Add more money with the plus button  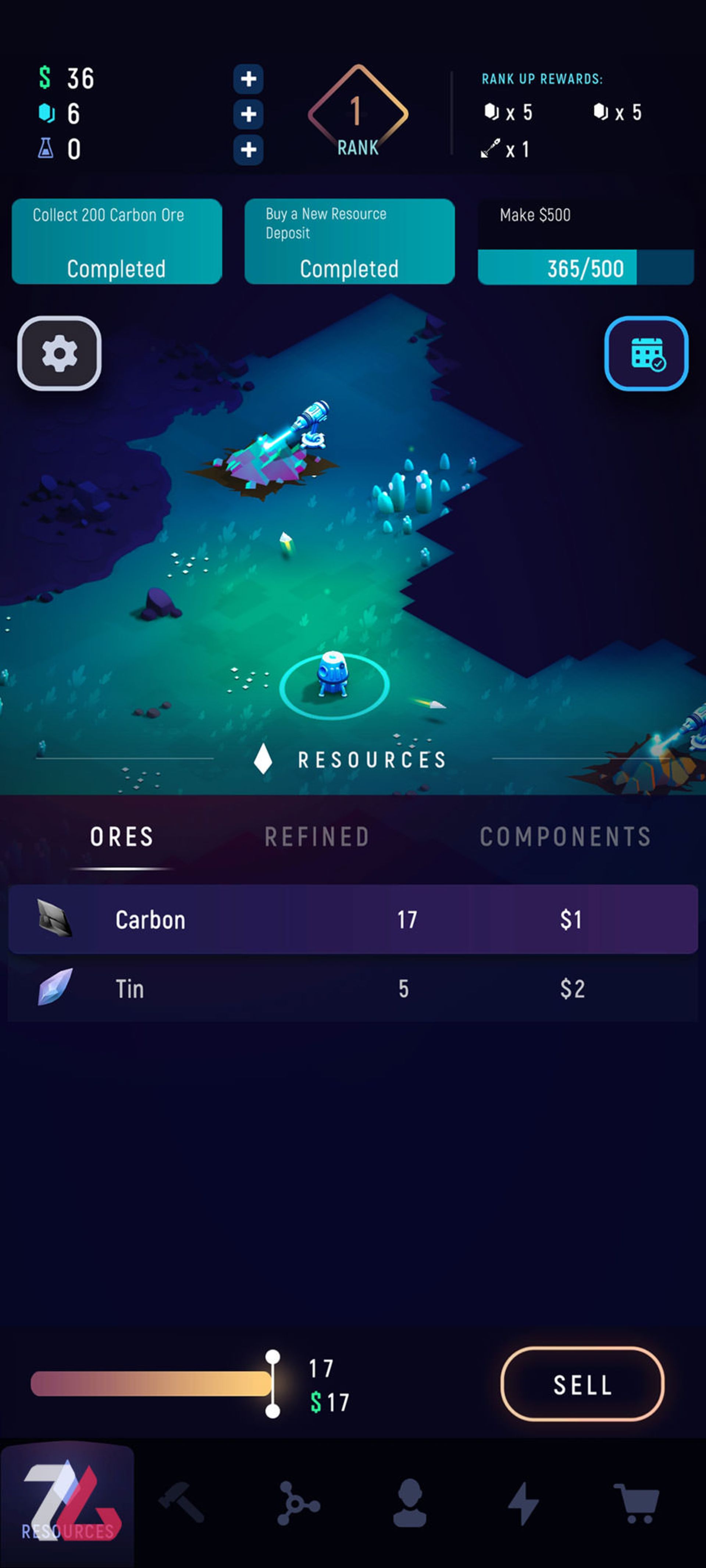pos(248,79)
